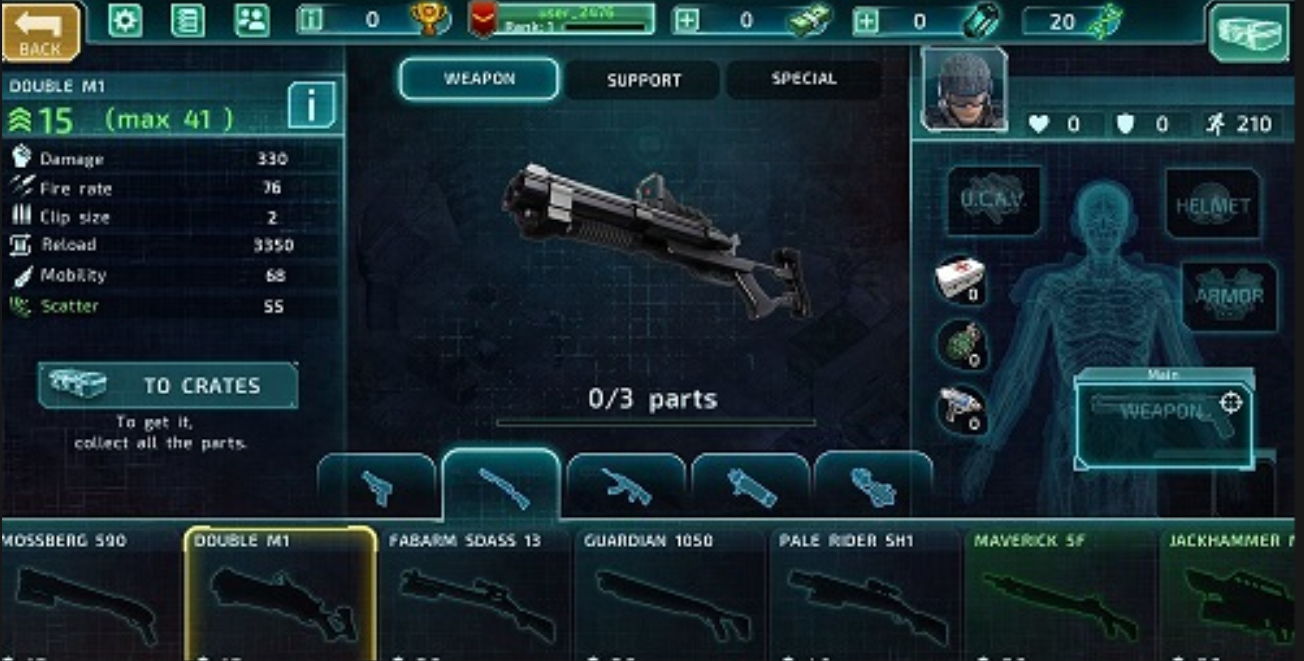Image resolution: width=1304 pixels, height=661 pixels.
Task: Select the WEAPON tab
Action: [x=479, y=79]
